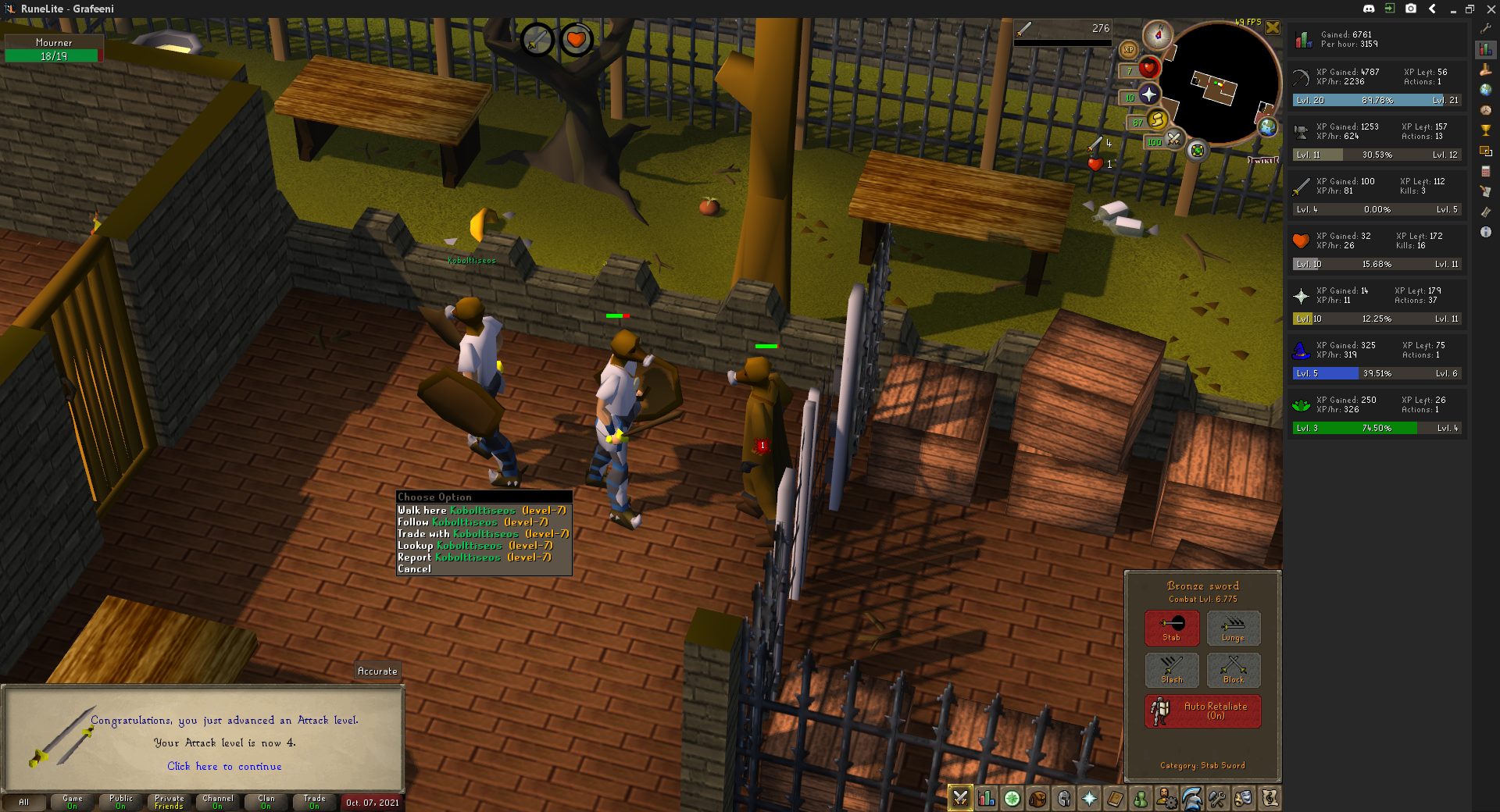This screenshot has height=812, width=1500.
Task: Click the compass to face north
Action: tap(1157, 35)
